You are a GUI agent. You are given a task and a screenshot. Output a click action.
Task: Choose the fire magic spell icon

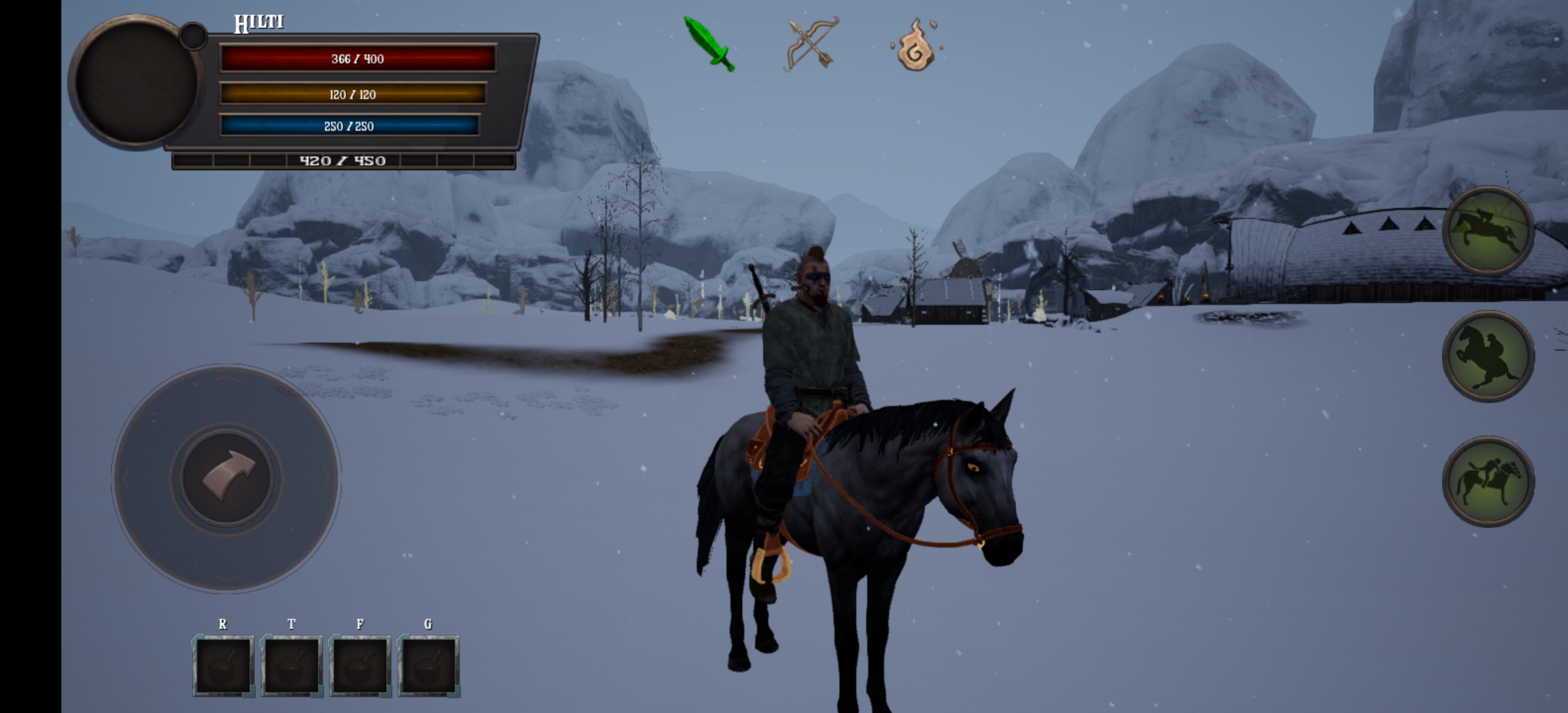[915, 46]
